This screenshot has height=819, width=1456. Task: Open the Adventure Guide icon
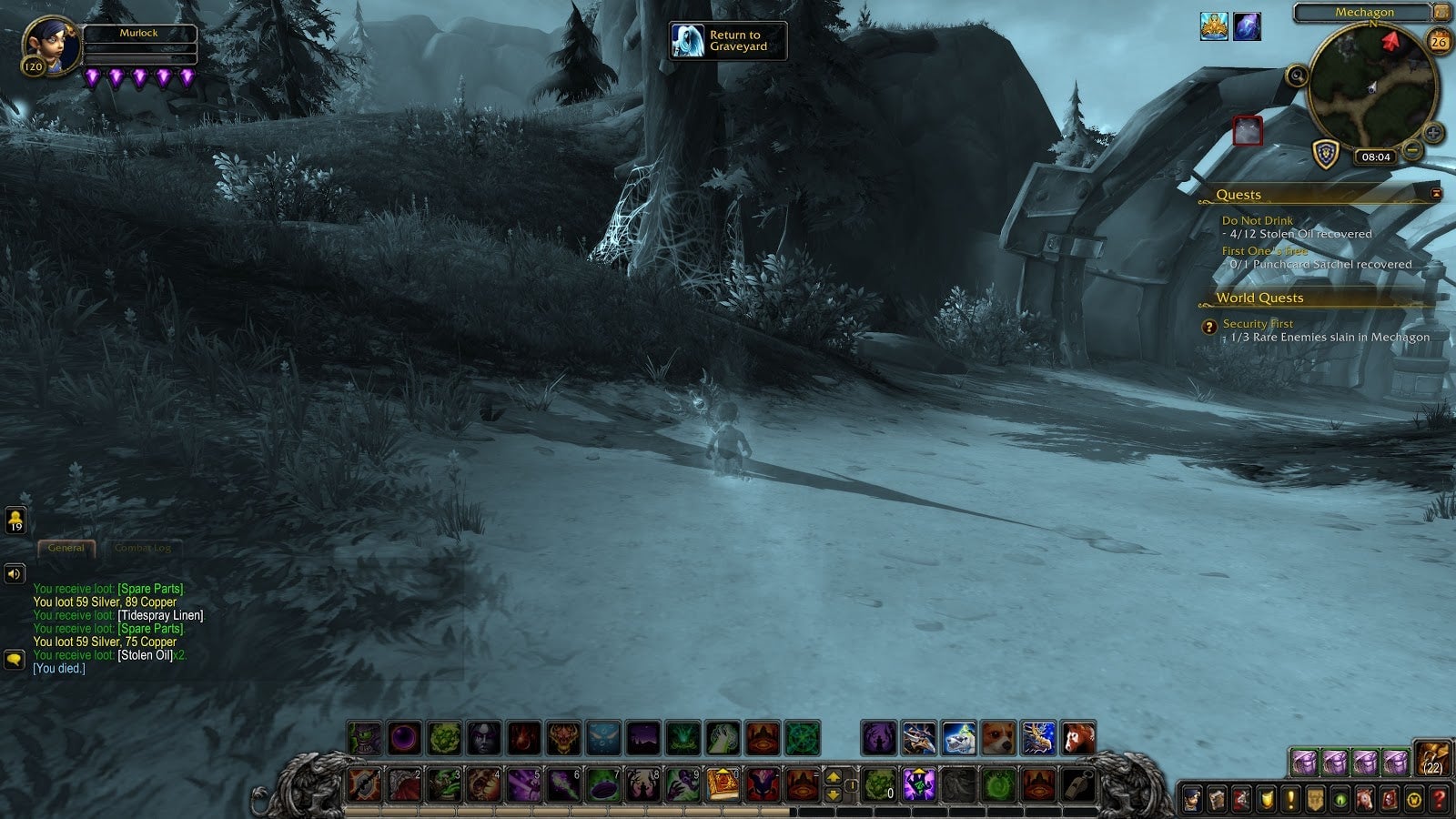tap(1388, 797)
